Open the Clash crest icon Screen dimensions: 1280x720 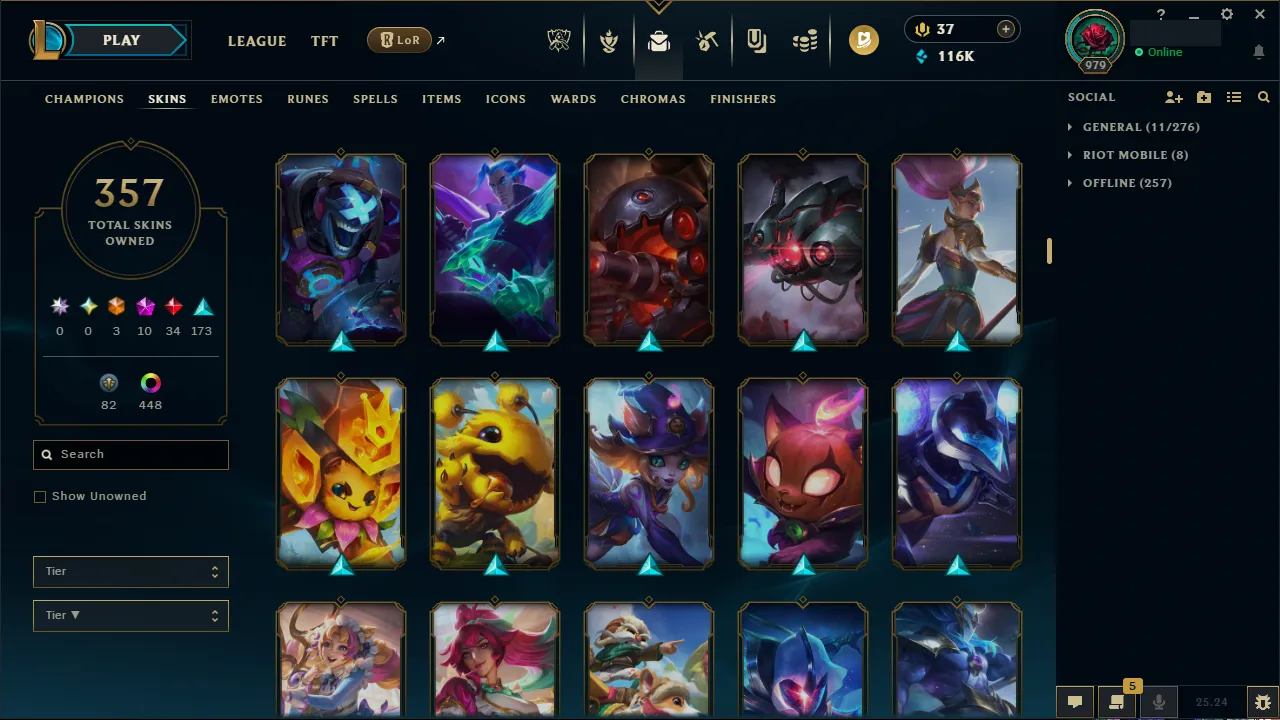point(608,40)
